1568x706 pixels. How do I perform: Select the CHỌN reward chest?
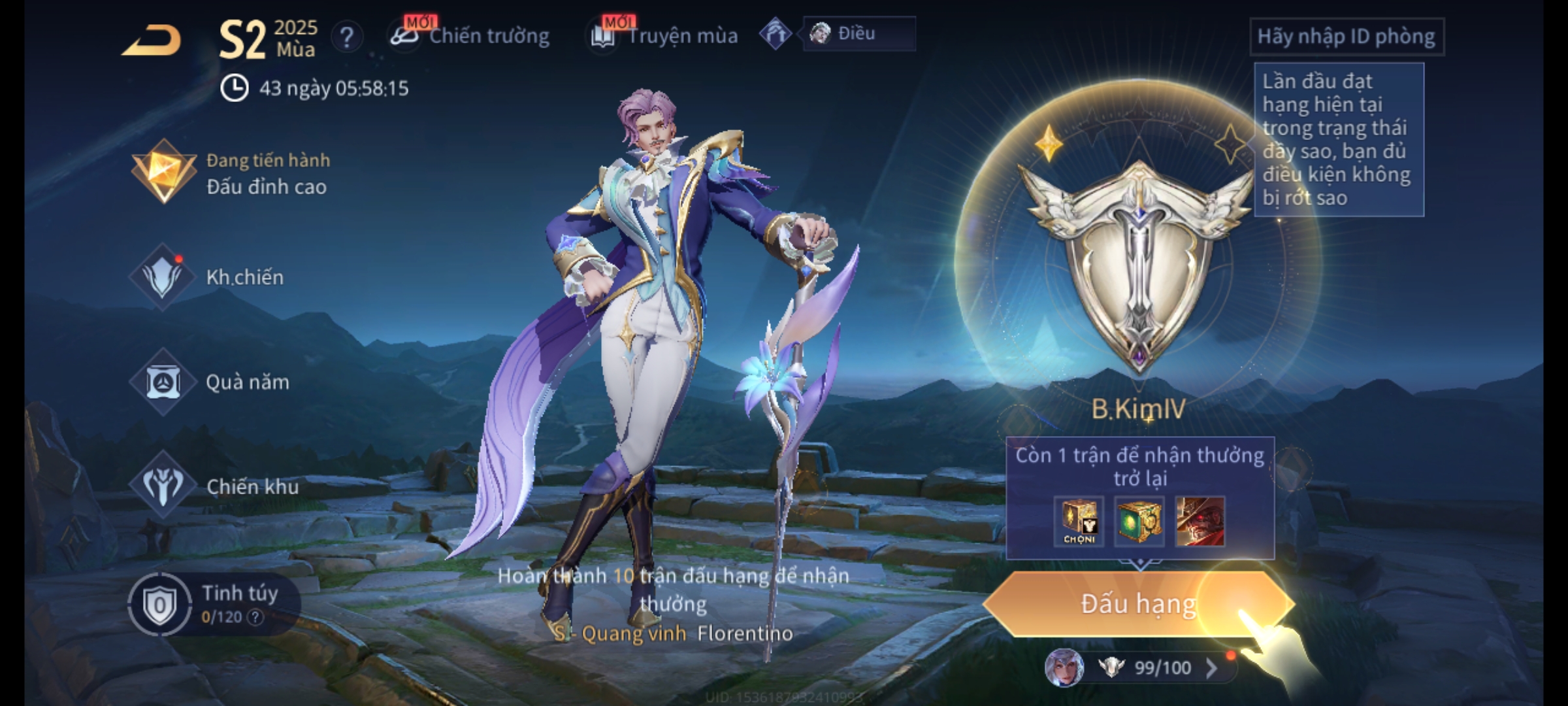click(x=1079, y=522)
